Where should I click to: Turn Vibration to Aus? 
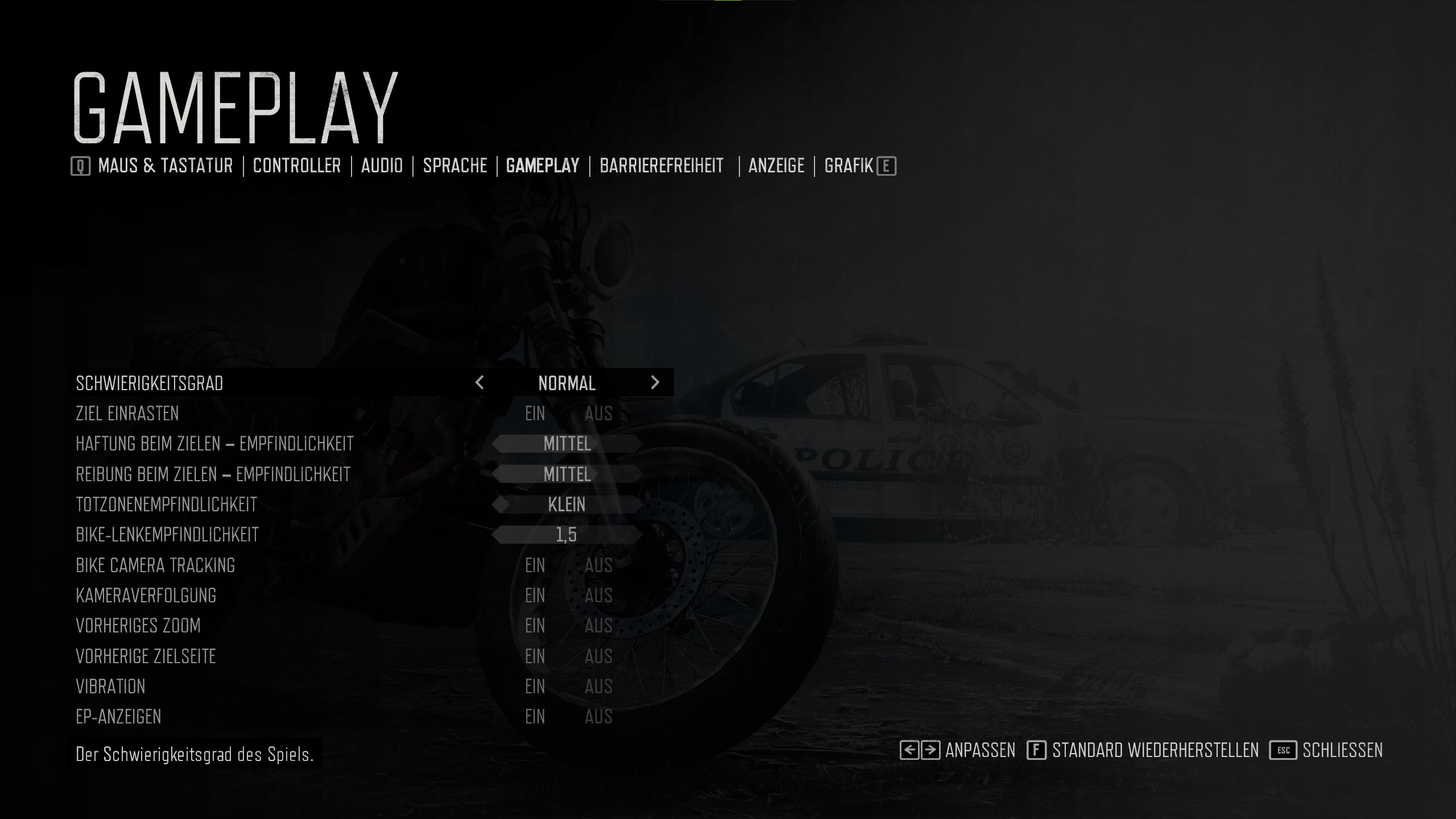[x=598, y=686]
